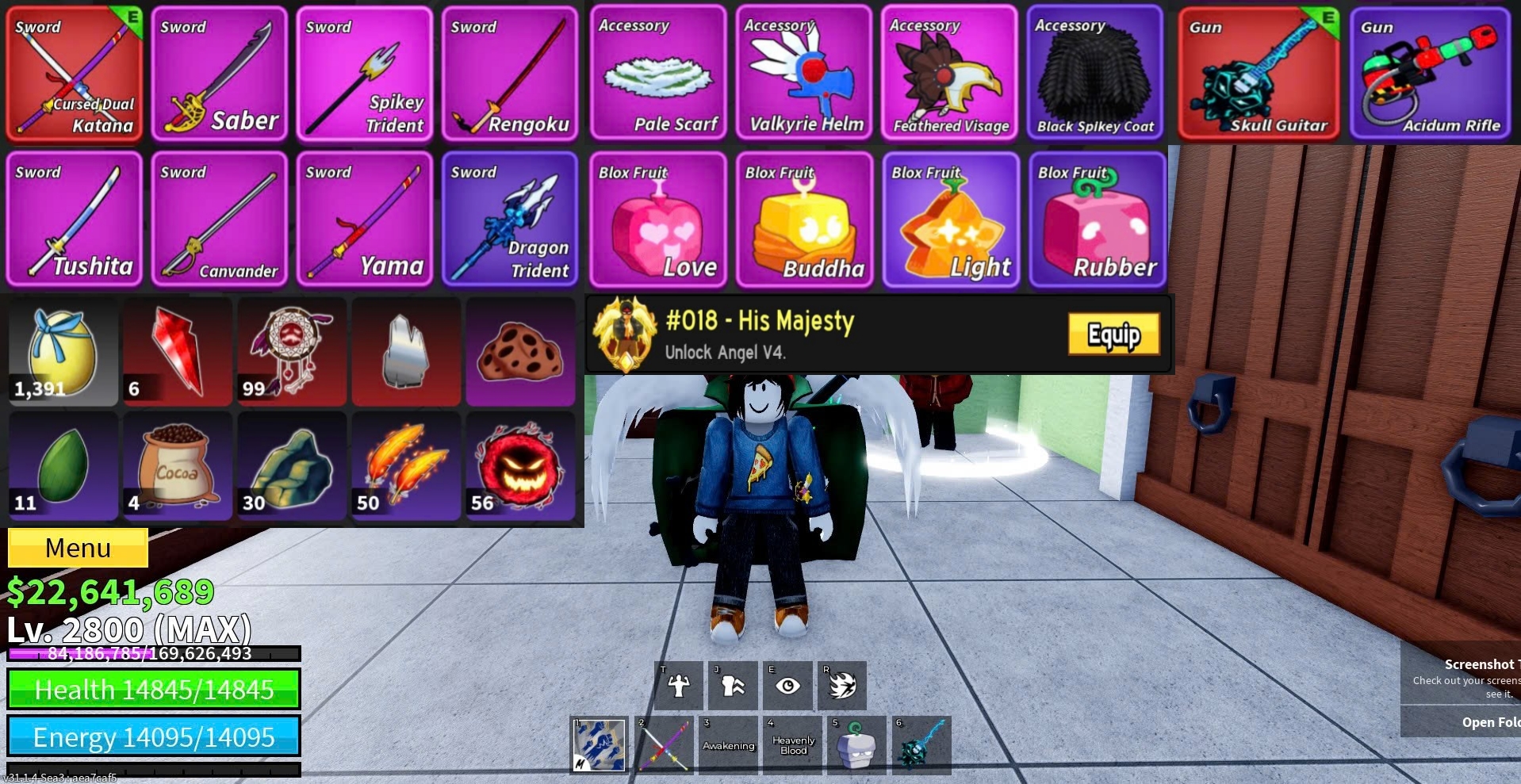The height and width of the screenshot is (784, 1521).
Task: Pick the Black Spikey Coat accessory
Action: (x=1094, y=74)
